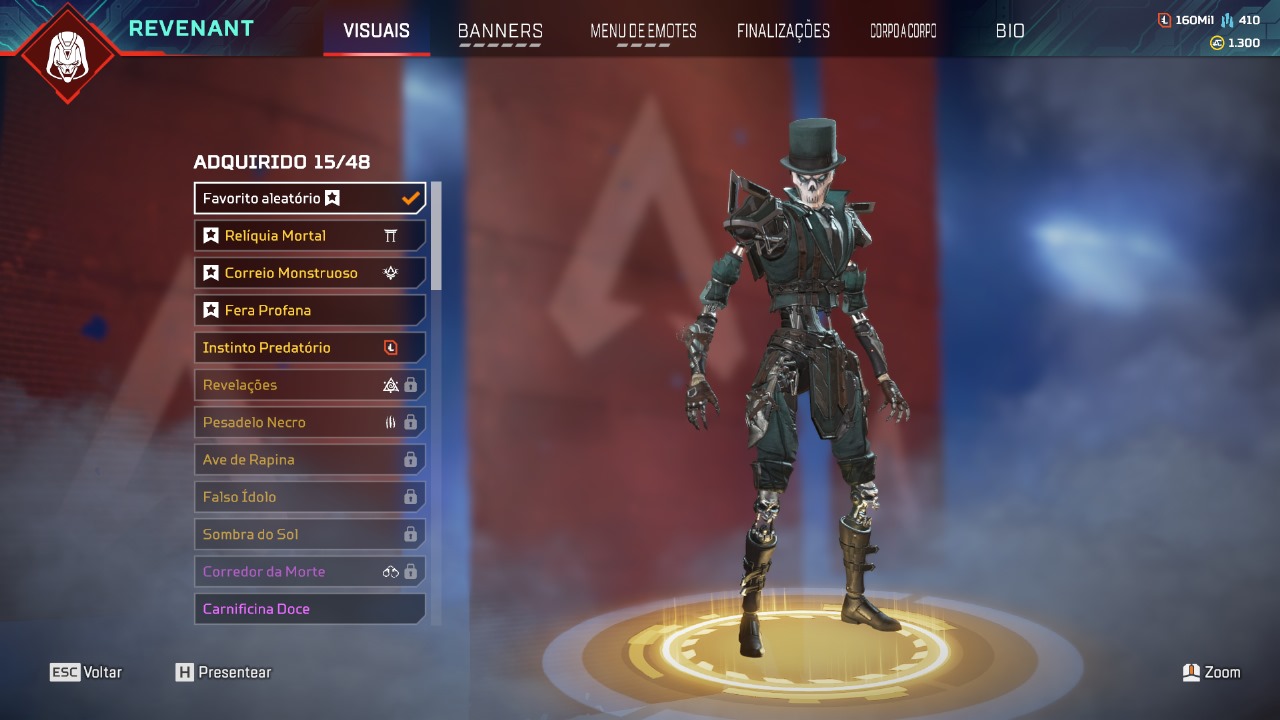
Task: Choose the Sombra do Sol skin
Action: click(309, 534)
